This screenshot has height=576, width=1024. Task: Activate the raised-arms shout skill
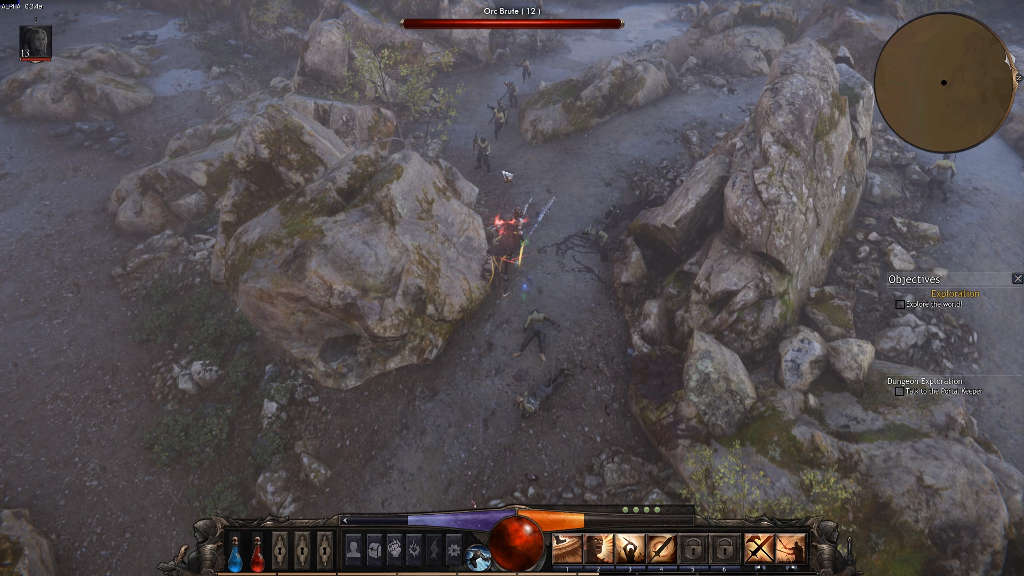(x=630, y=548)
